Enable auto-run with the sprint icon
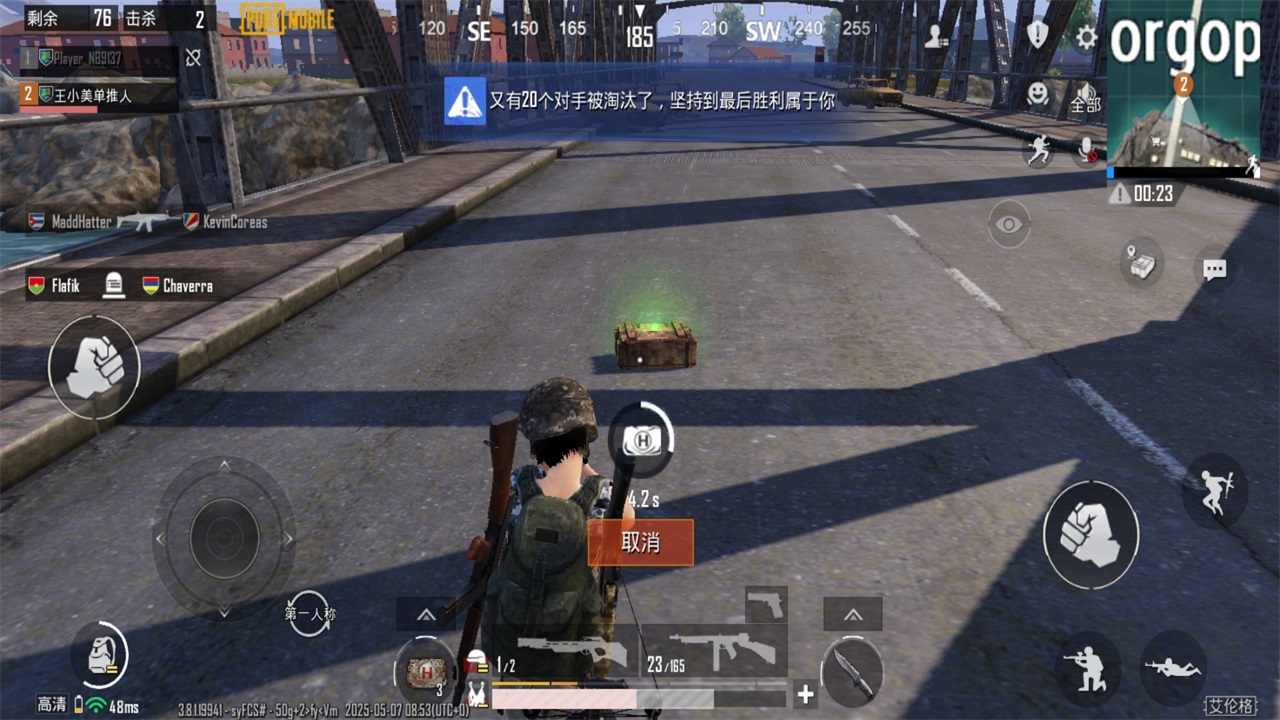This screenshot has width=1280, height=720. click(1040, 150)
